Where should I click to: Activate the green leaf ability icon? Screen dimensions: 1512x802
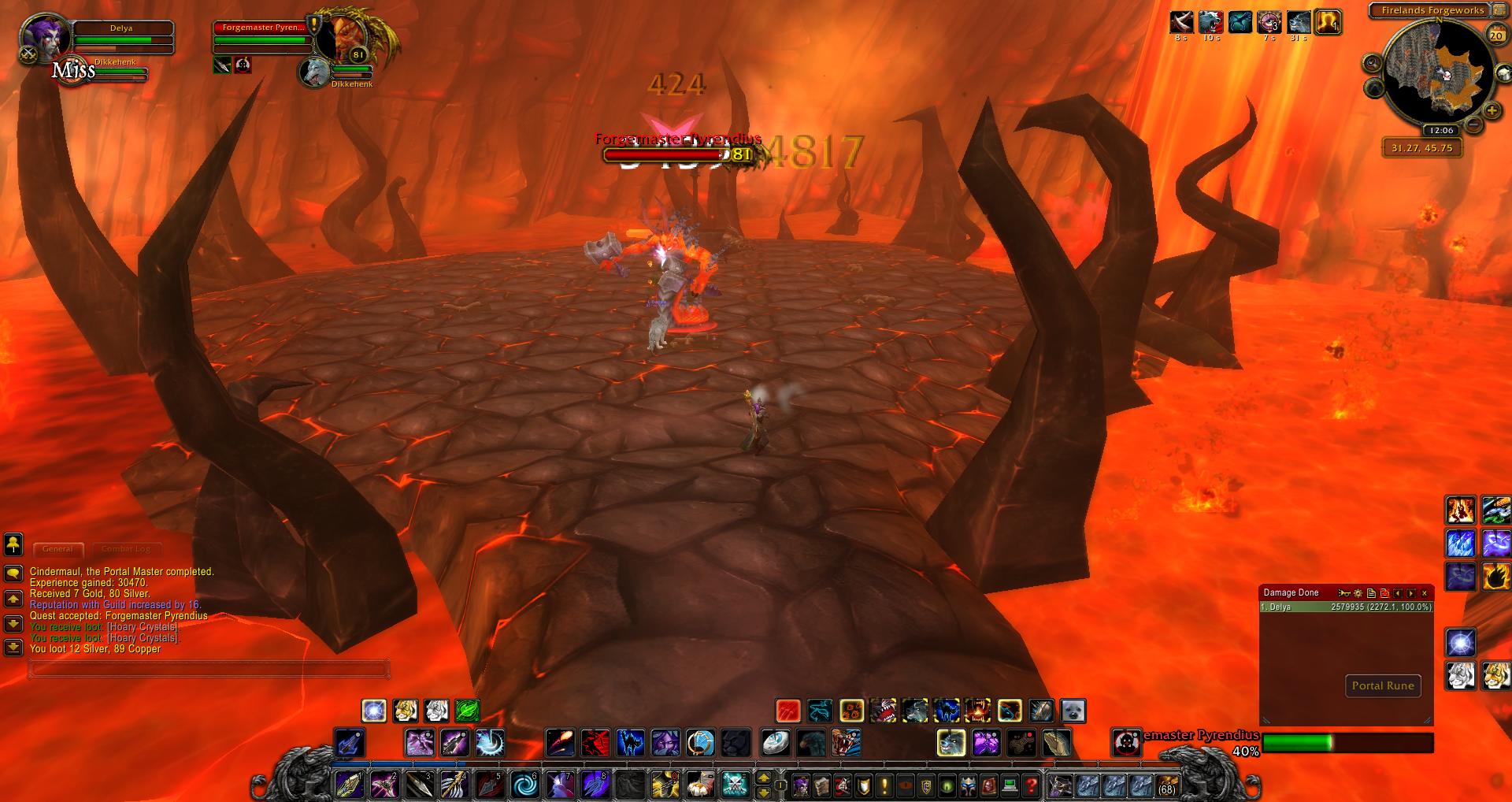467,711
